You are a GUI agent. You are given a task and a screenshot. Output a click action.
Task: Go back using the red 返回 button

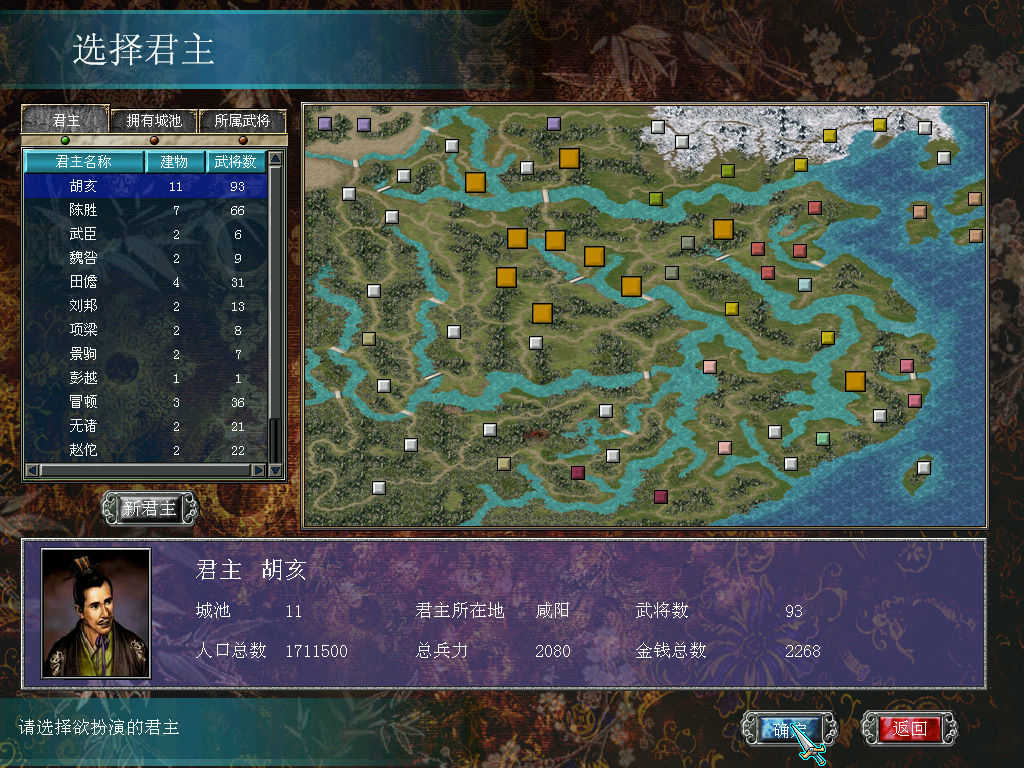point(909,728)
